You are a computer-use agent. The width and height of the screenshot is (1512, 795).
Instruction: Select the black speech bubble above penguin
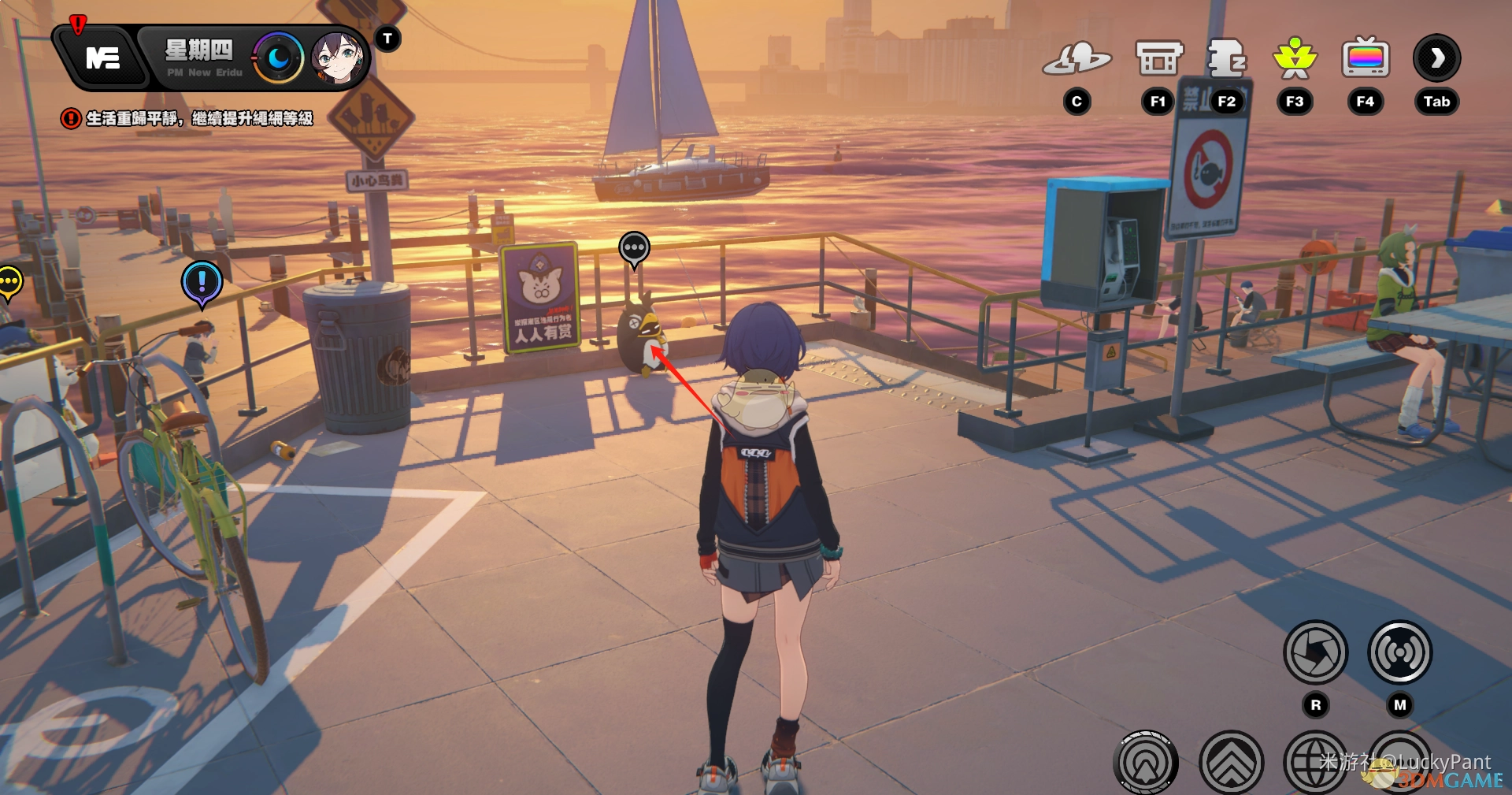coord(634,248)
